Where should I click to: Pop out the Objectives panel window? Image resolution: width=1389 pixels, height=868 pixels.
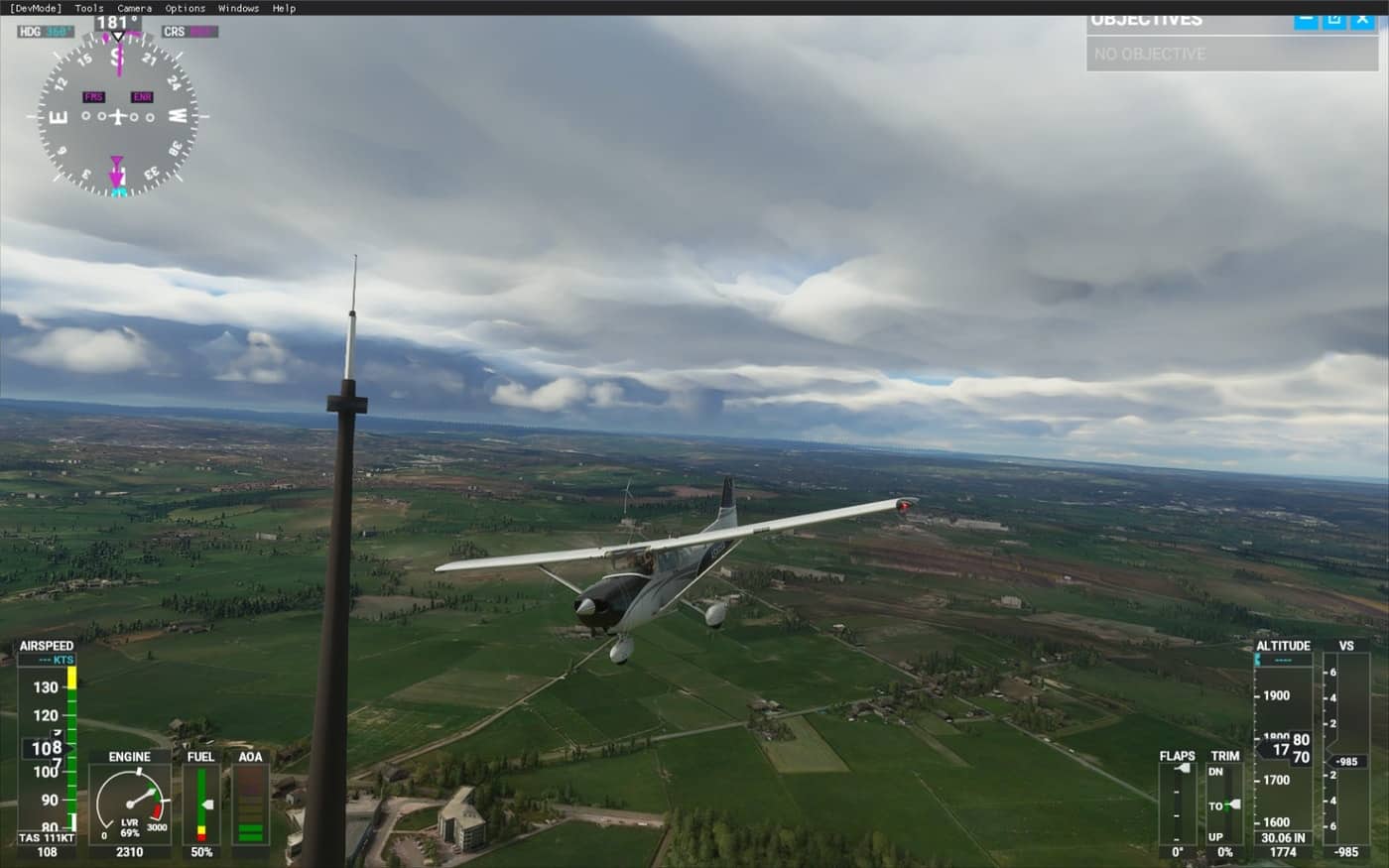[x=1334, y=20]
